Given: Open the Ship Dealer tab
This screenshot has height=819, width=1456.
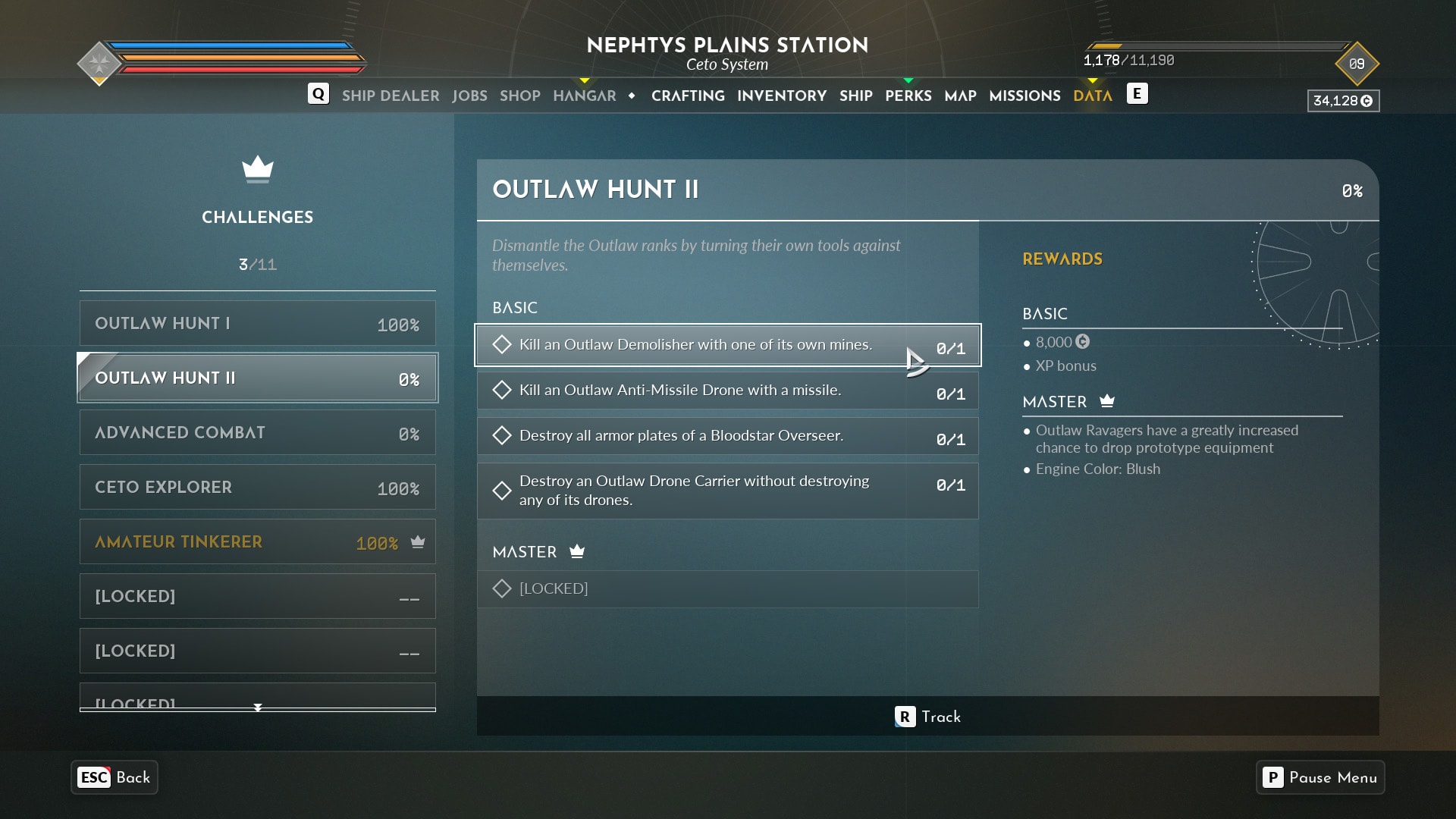Looking at the screenshot, I should [390, 96].
